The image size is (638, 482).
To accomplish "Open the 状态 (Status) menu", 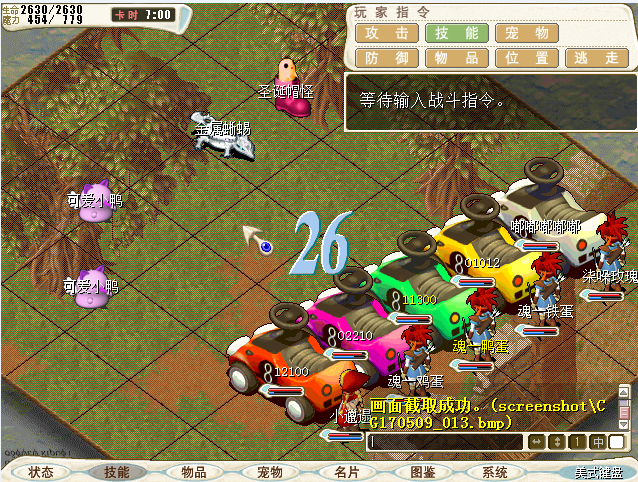I will click(41, 472).
